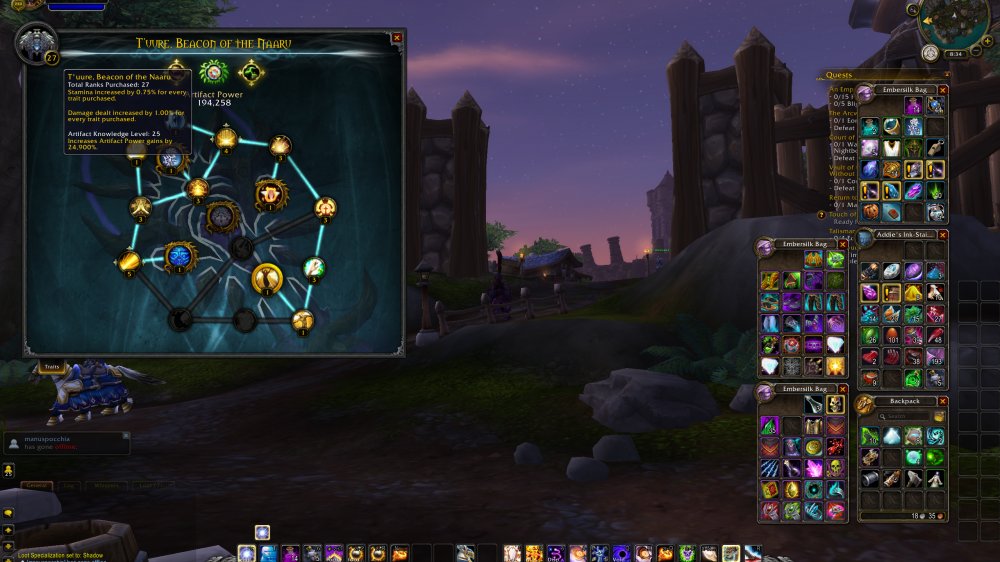
Task: Select the pumpkin item in the bag
Action: coord(870,212)
